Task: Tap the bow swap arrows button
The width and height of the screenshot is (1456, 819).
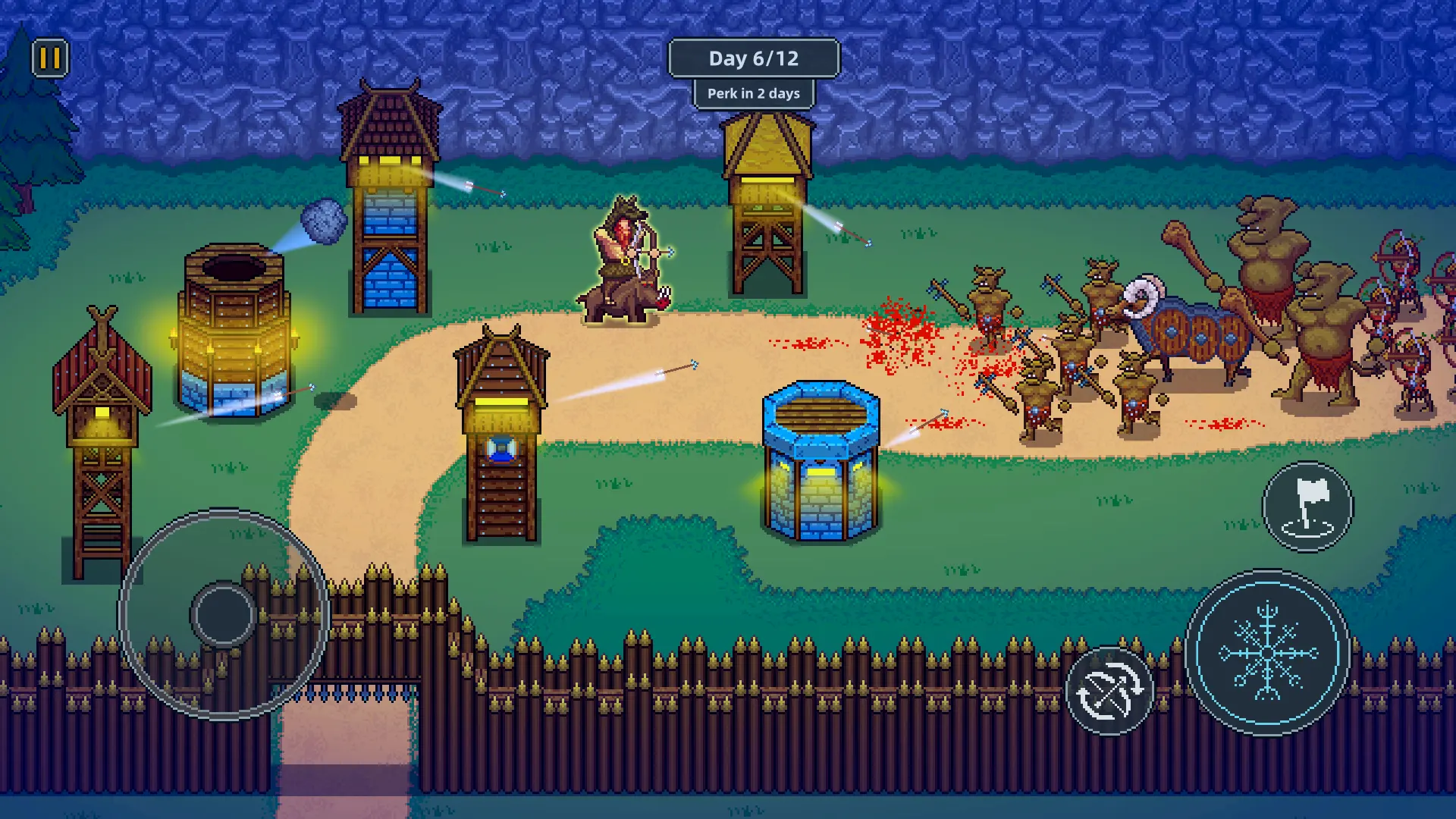Action: (x=1109, y=692)
